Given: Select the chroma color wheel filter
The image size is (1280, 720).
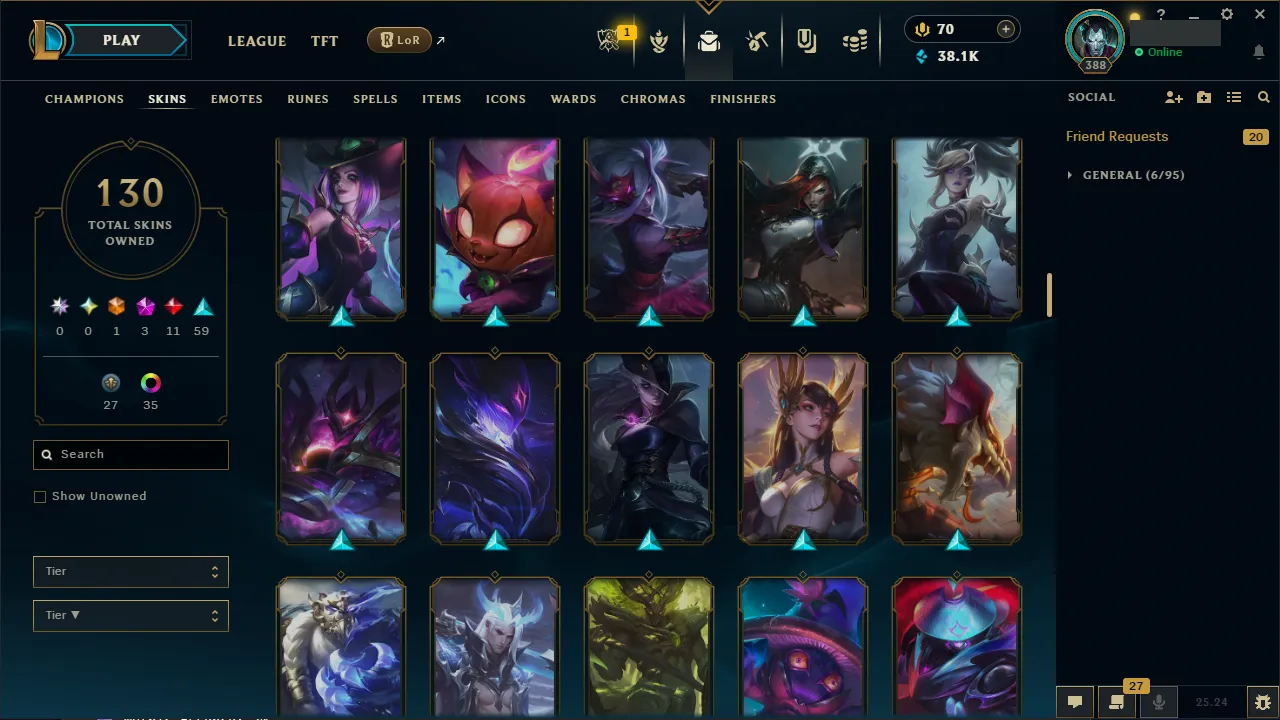Looking at the screenshot, I should tap(150, 382).
